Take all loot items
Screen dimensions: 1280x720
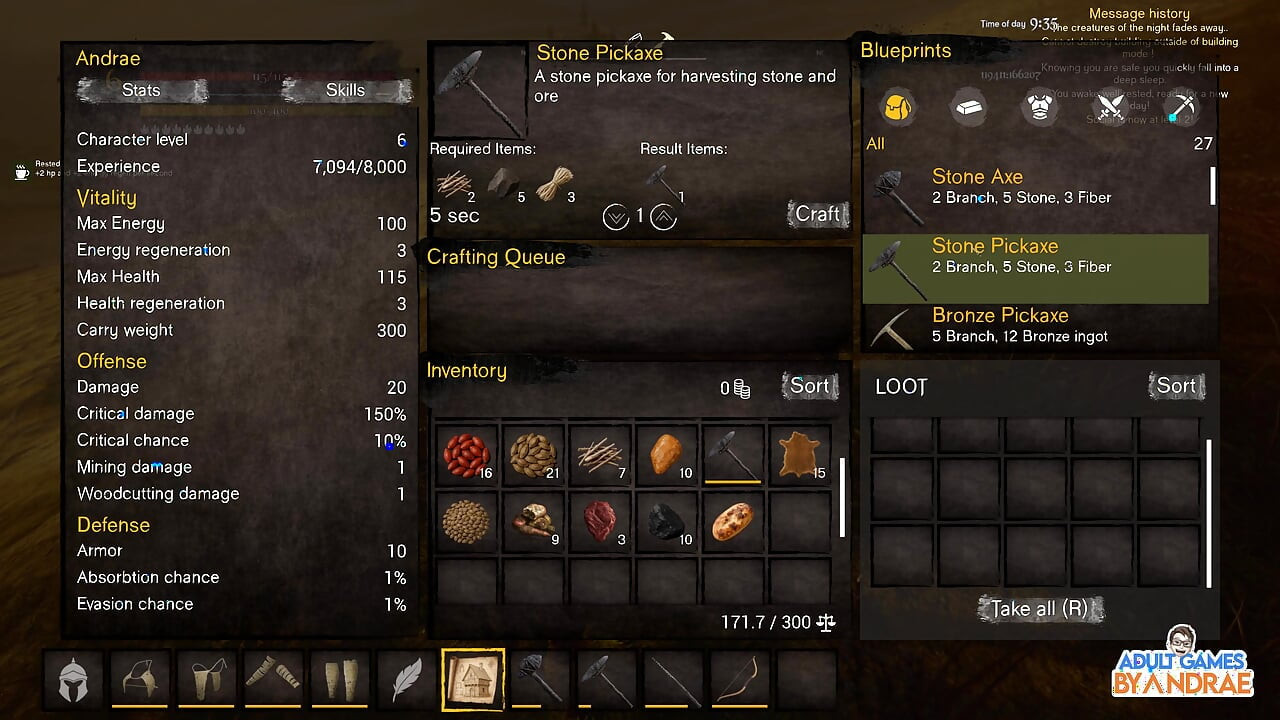(x=1040, y=608)
